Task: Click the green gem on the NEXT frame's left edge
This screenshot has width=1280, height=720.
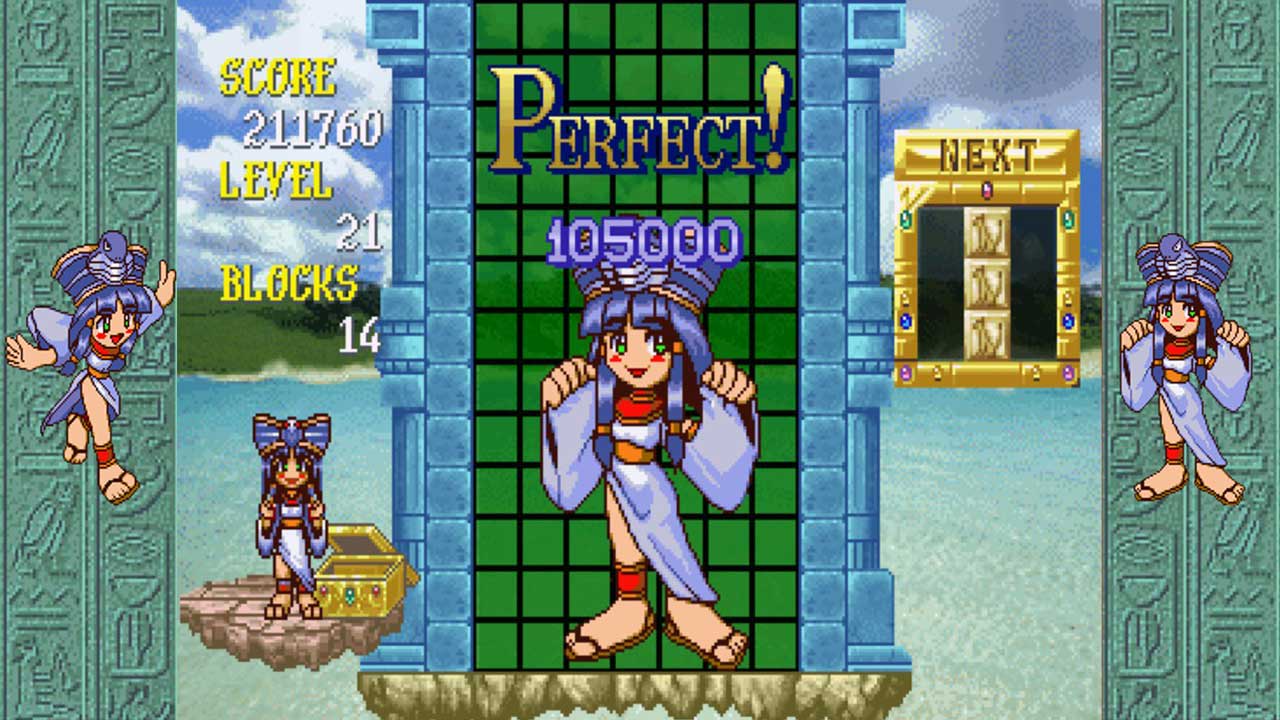Action: [x=904, y=218]
